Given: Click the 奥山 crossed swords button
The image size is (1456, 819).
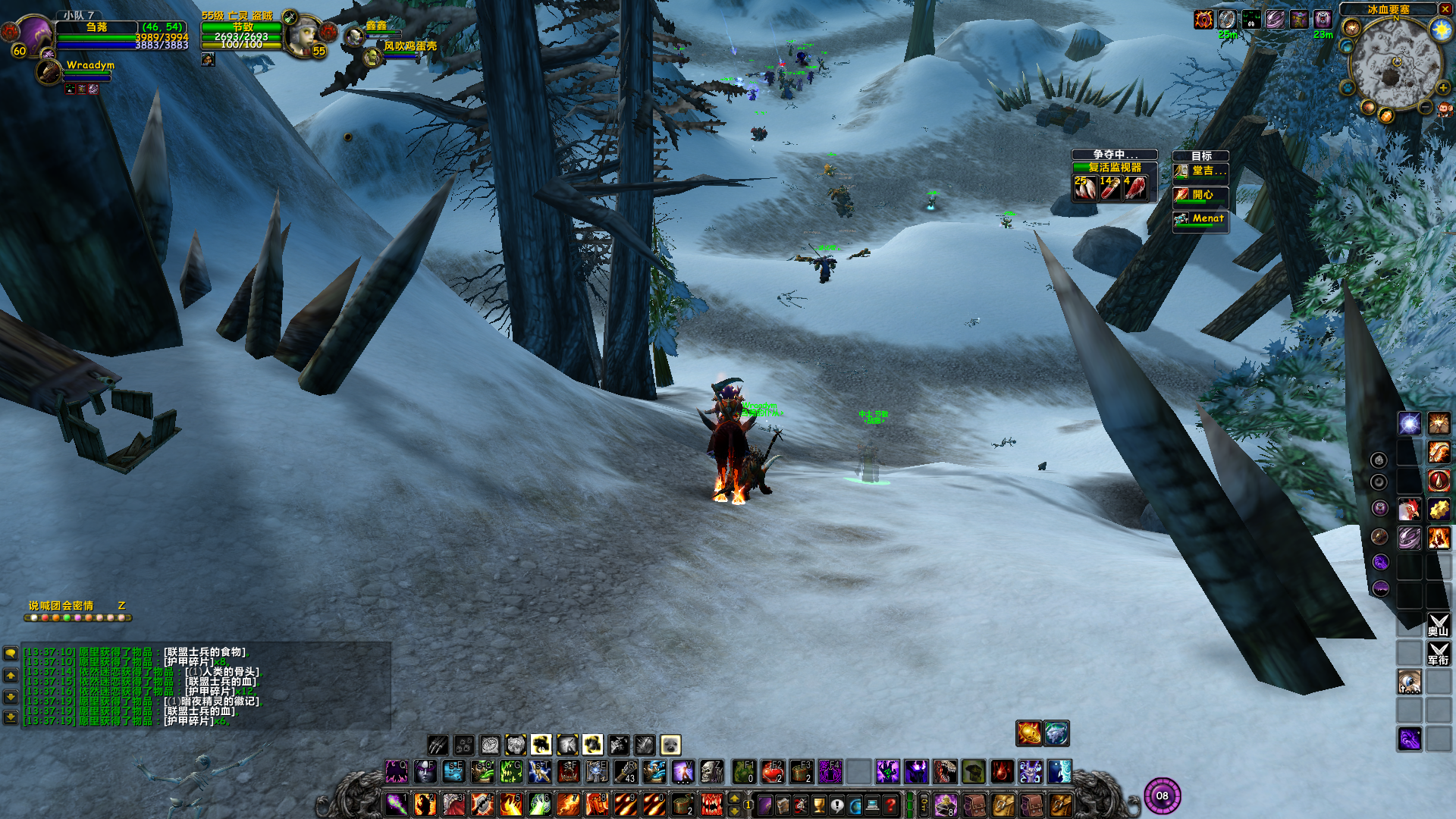Looking at the screenshot, I should (1438, 625).
